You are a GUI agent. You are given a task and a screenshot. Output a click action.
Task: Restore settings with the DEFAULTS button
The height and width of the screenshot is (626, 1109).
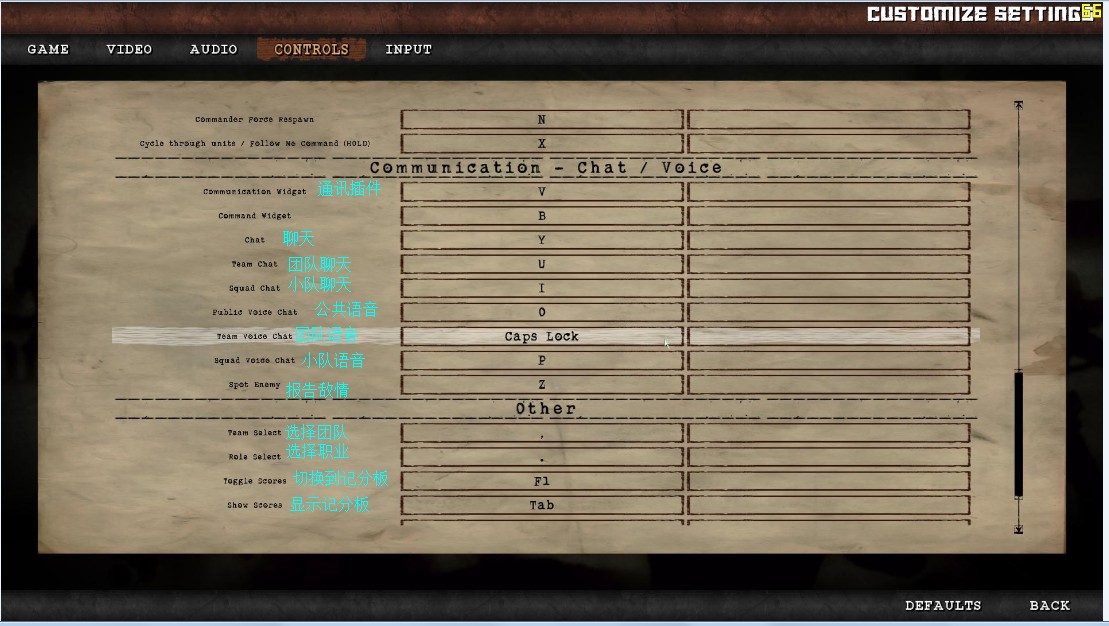pos(943,605)
